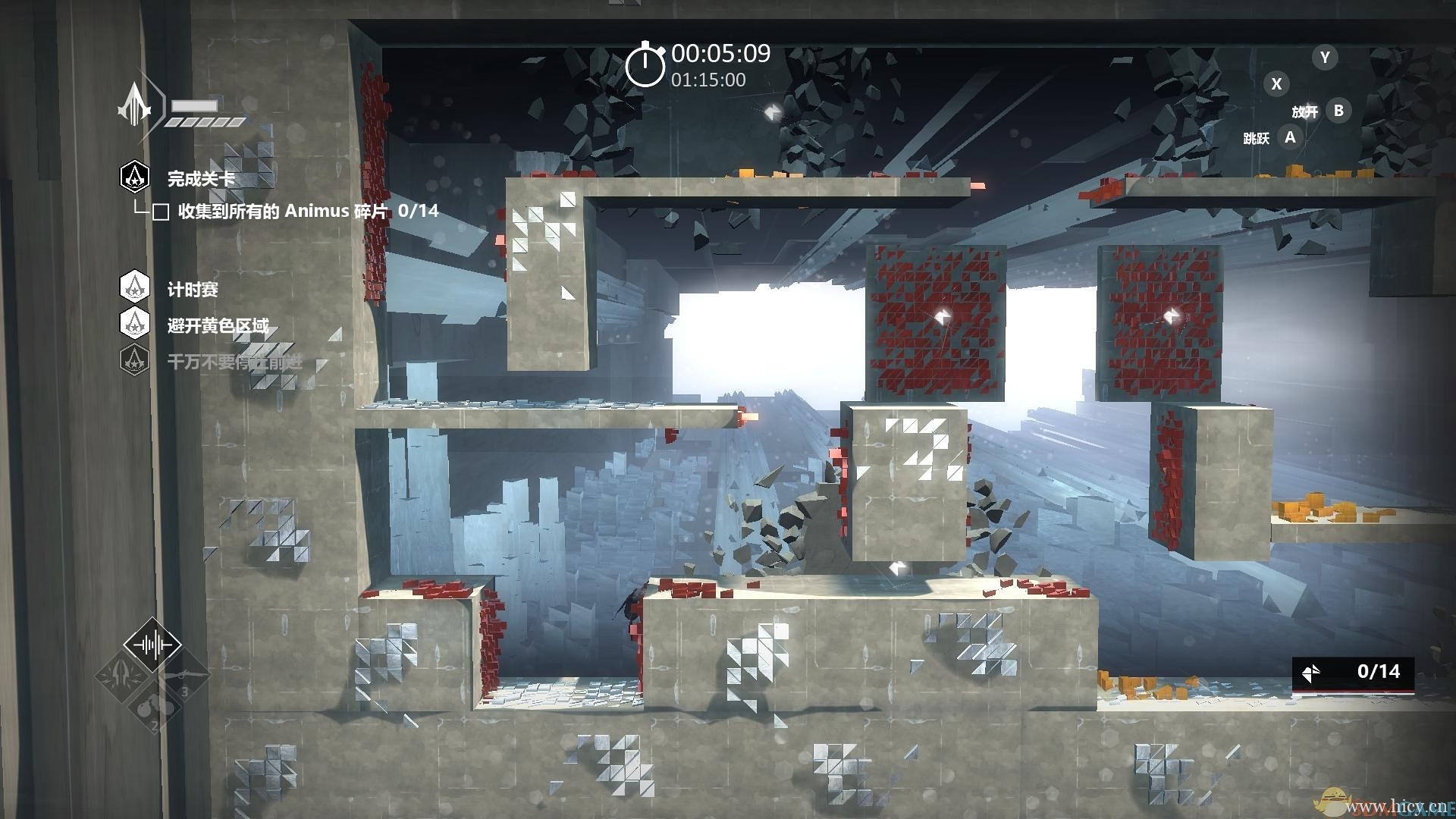This screenshot has width=1456, height=819.
Task: Select the hidden blade tool slot
Action: pos(123,675)
